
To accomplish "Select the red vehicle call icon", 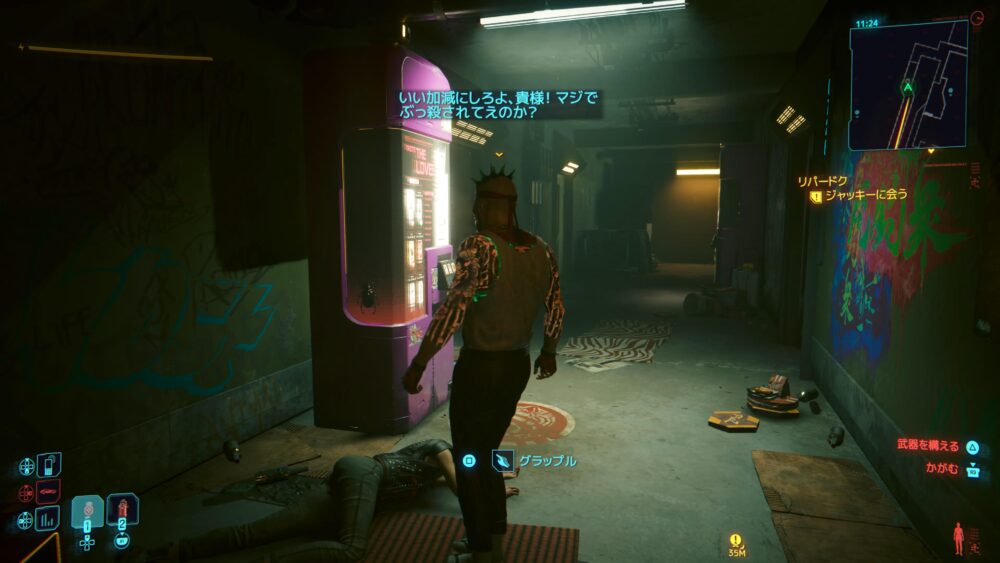I will (48, 492).
